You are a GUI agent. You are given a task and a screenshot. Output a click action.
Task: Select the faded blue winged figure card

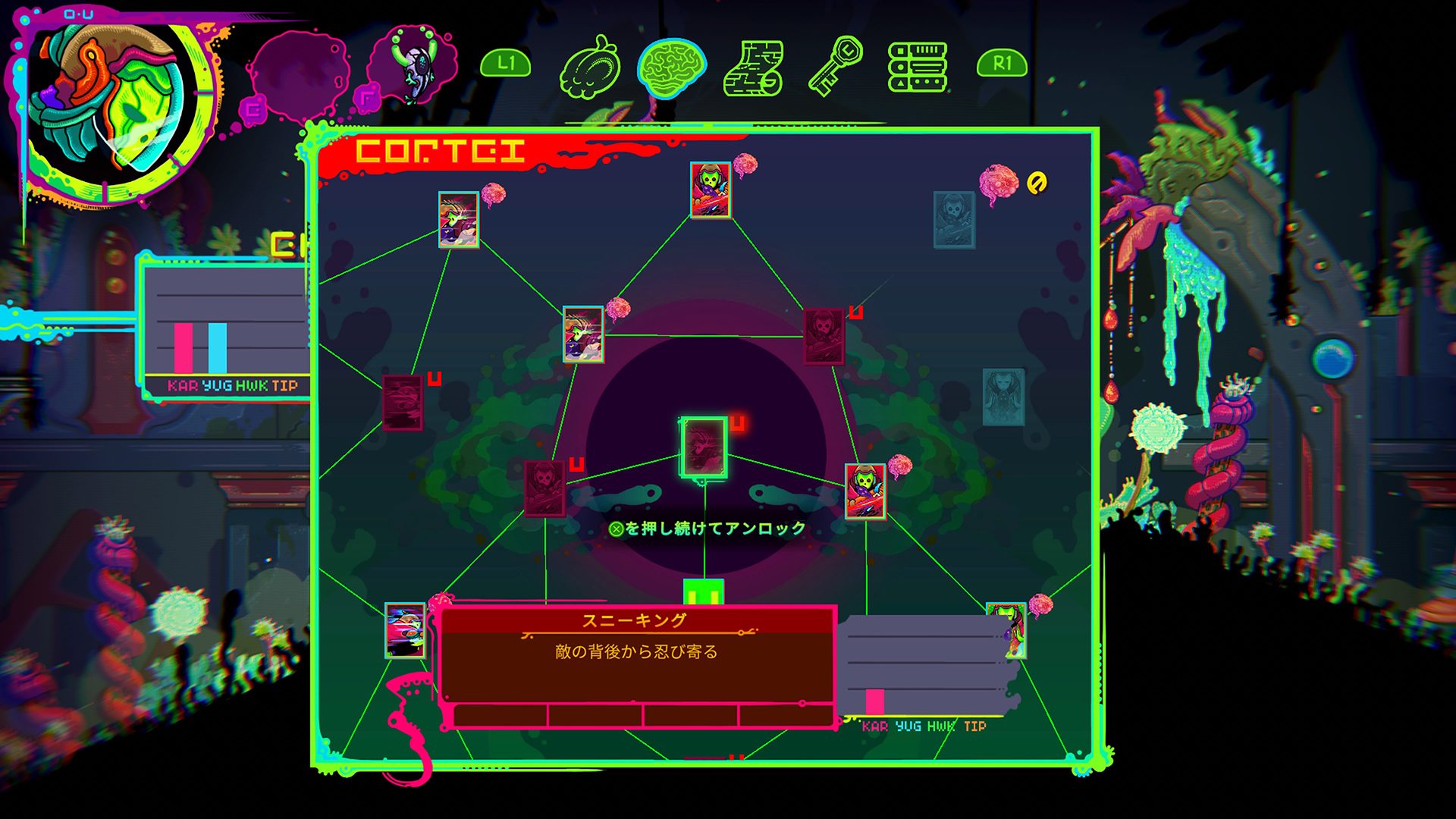(1003, 397)
